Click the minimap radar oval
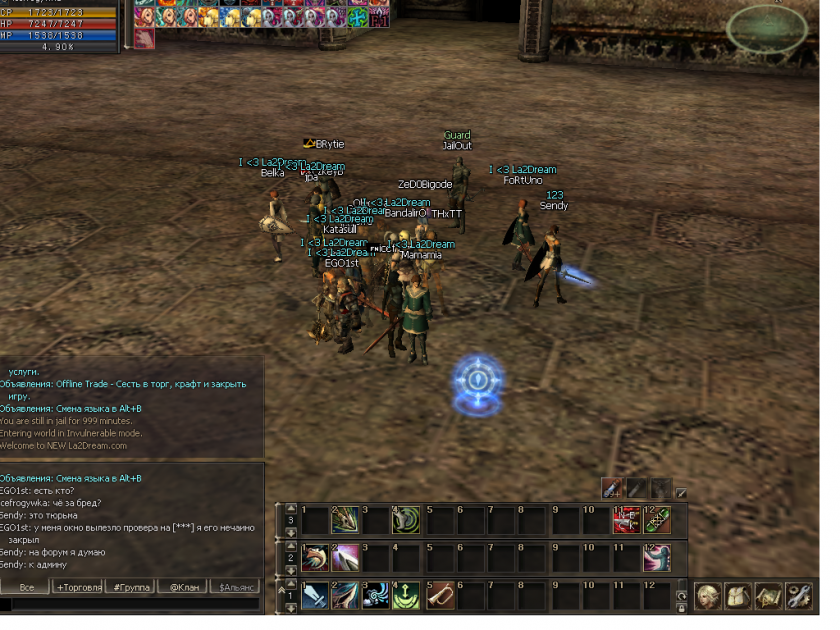This screenshot has height=630, width=840. tap(768, 30)
